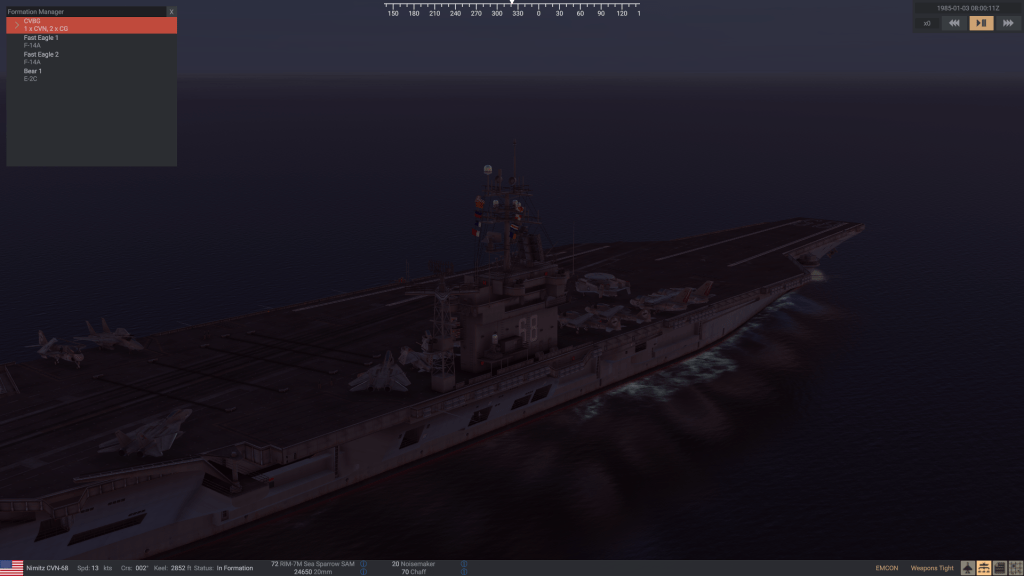
Task: Toggle the highlighted formation manager icon
Action: (x=984, y=568)
